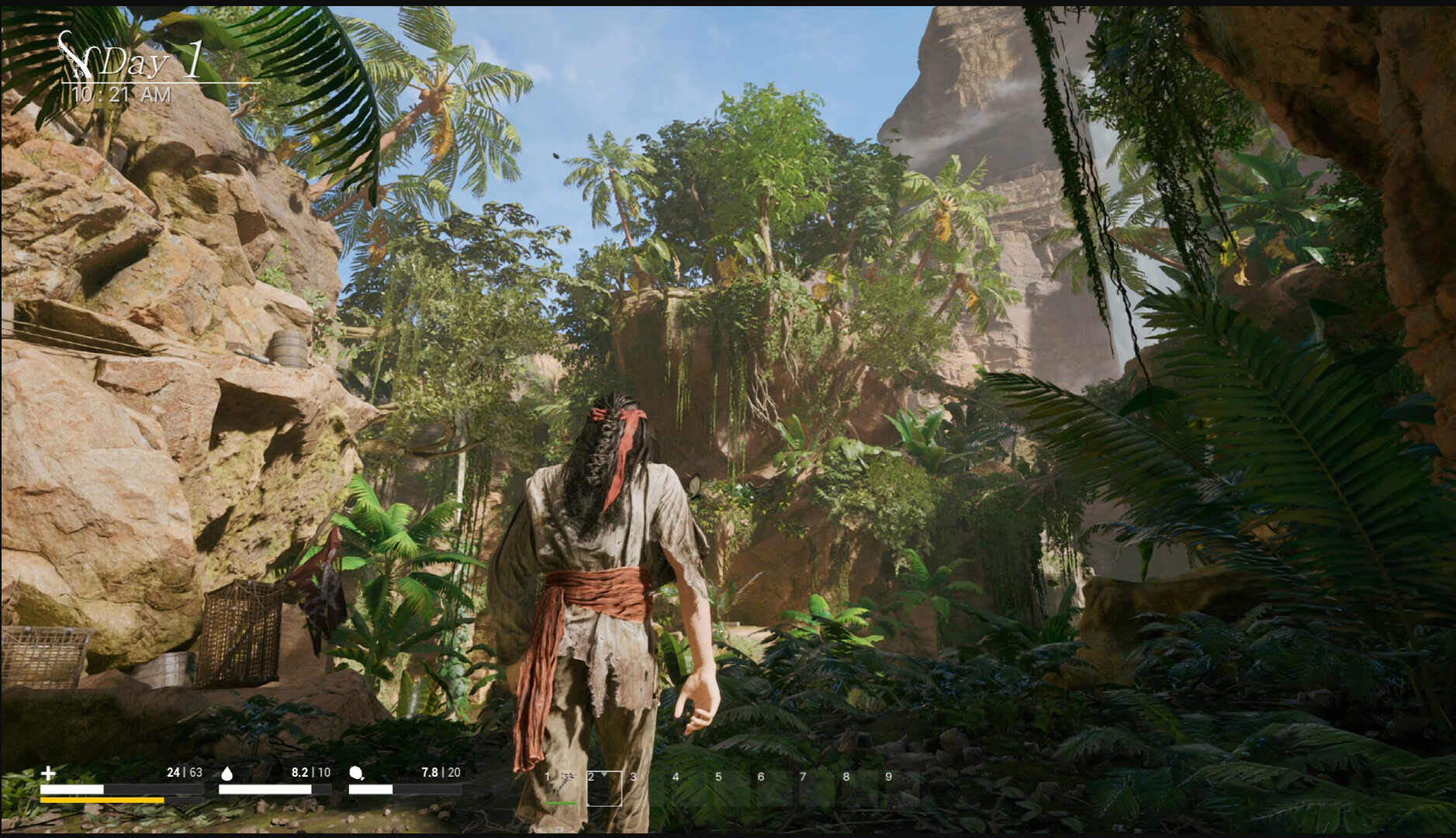
Task: Click the 10:21 AM time display
Action: click(120, 94)
